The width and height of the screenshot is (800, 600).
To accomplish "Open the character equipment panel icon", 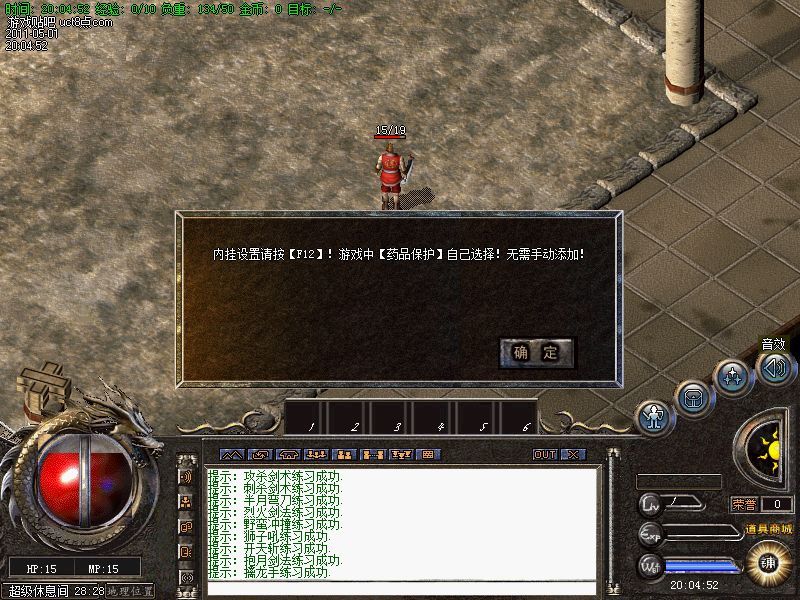I will coord(654,416).
